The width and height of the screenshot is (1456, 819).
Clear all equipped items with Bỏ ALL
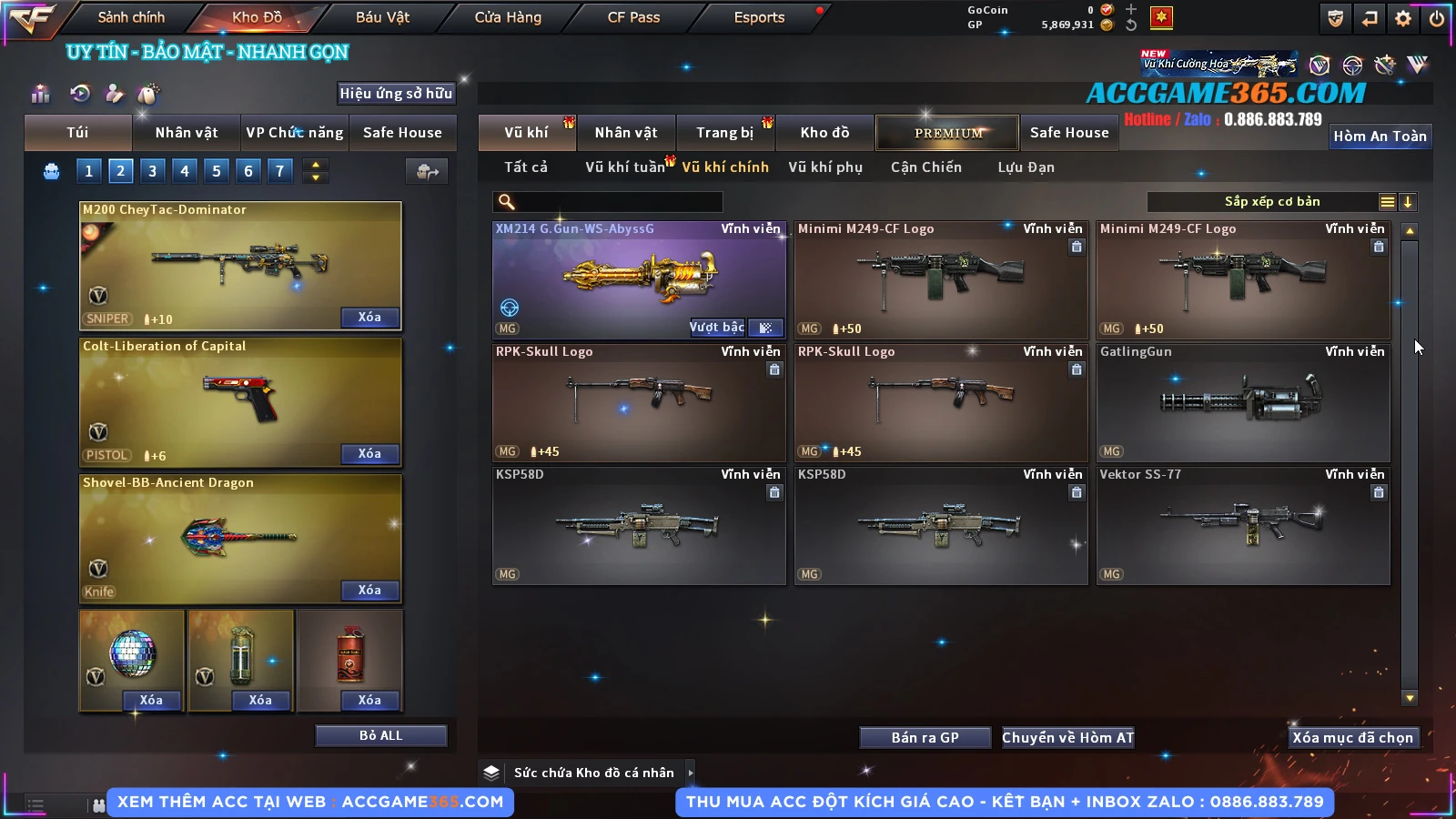(x=380, y=735)
